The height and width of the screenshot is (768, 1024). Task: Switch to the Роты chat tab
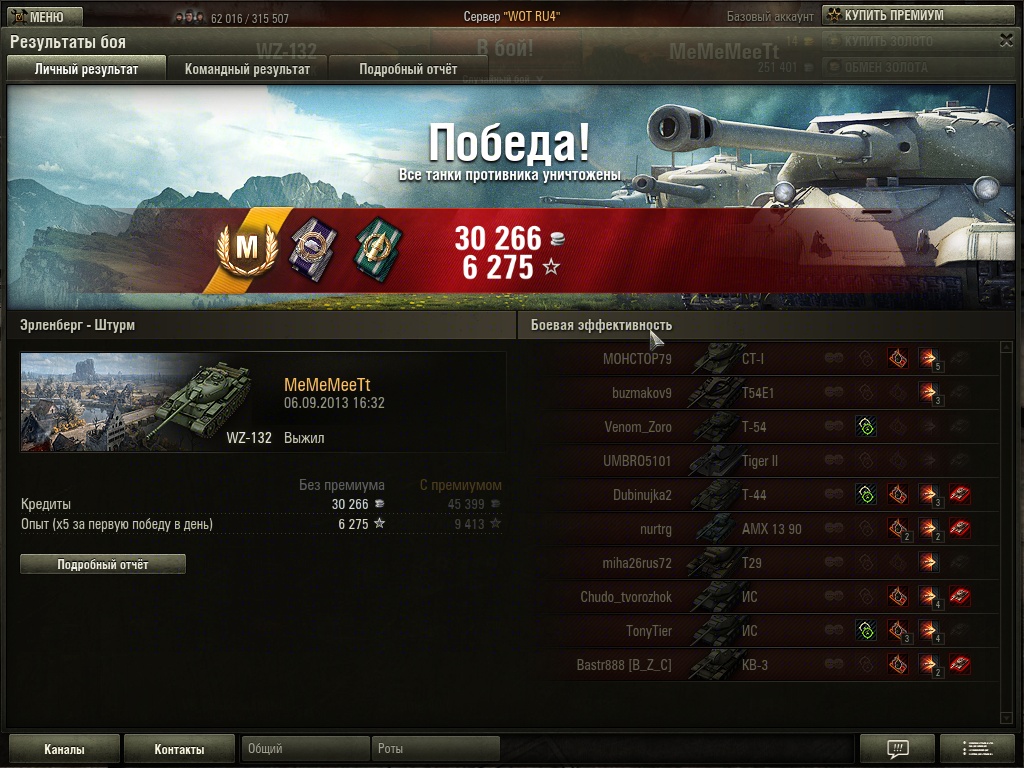coord(435,748)
